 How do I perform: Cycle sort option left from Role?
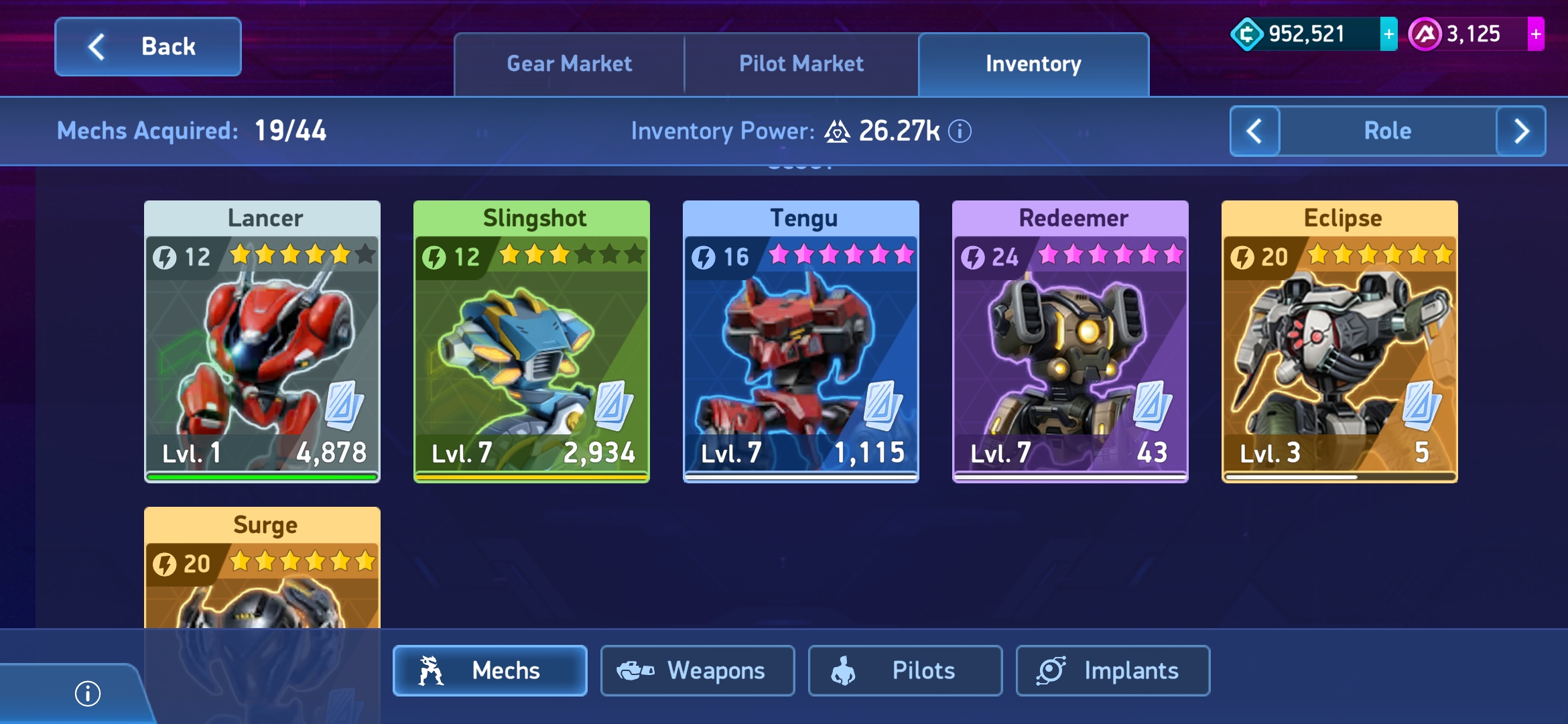1254,131
